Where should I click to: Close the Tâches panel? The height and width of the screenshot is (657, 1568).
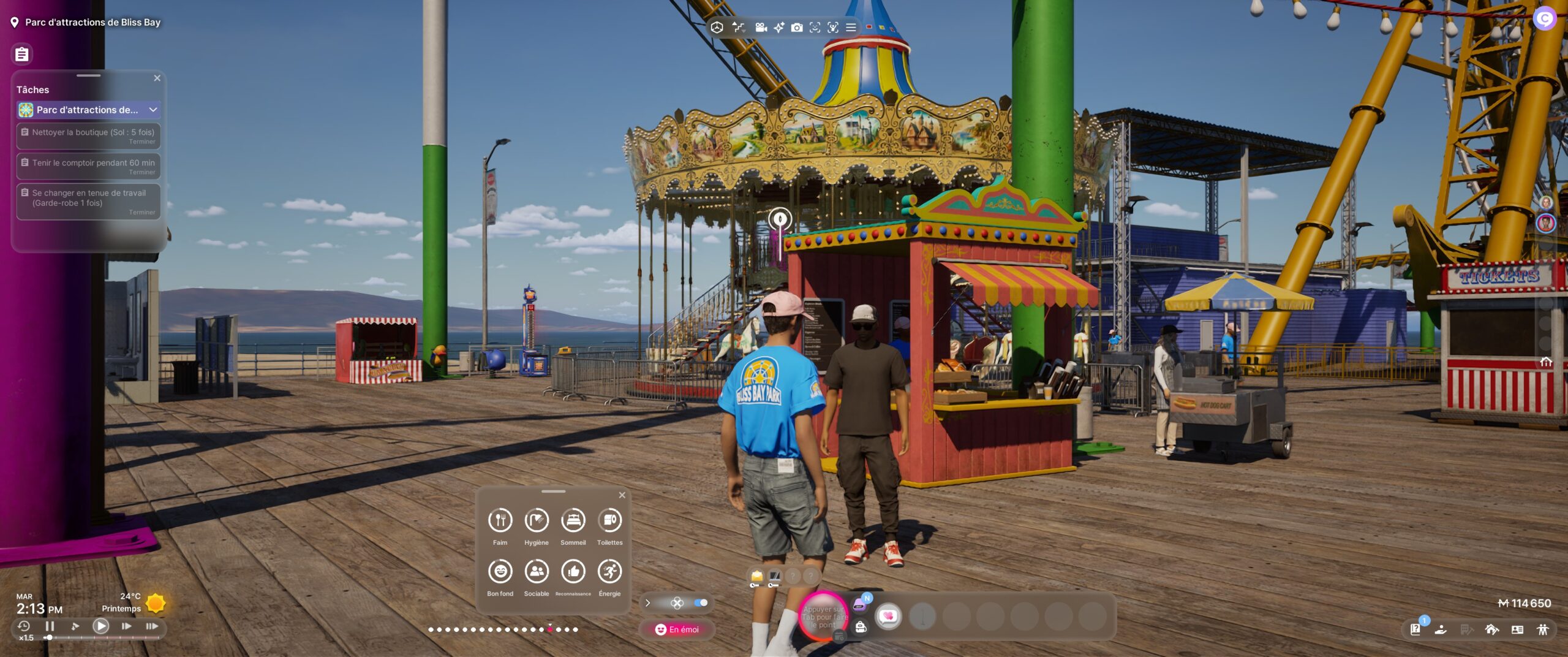pyautogui.click(x=157, y=78)
